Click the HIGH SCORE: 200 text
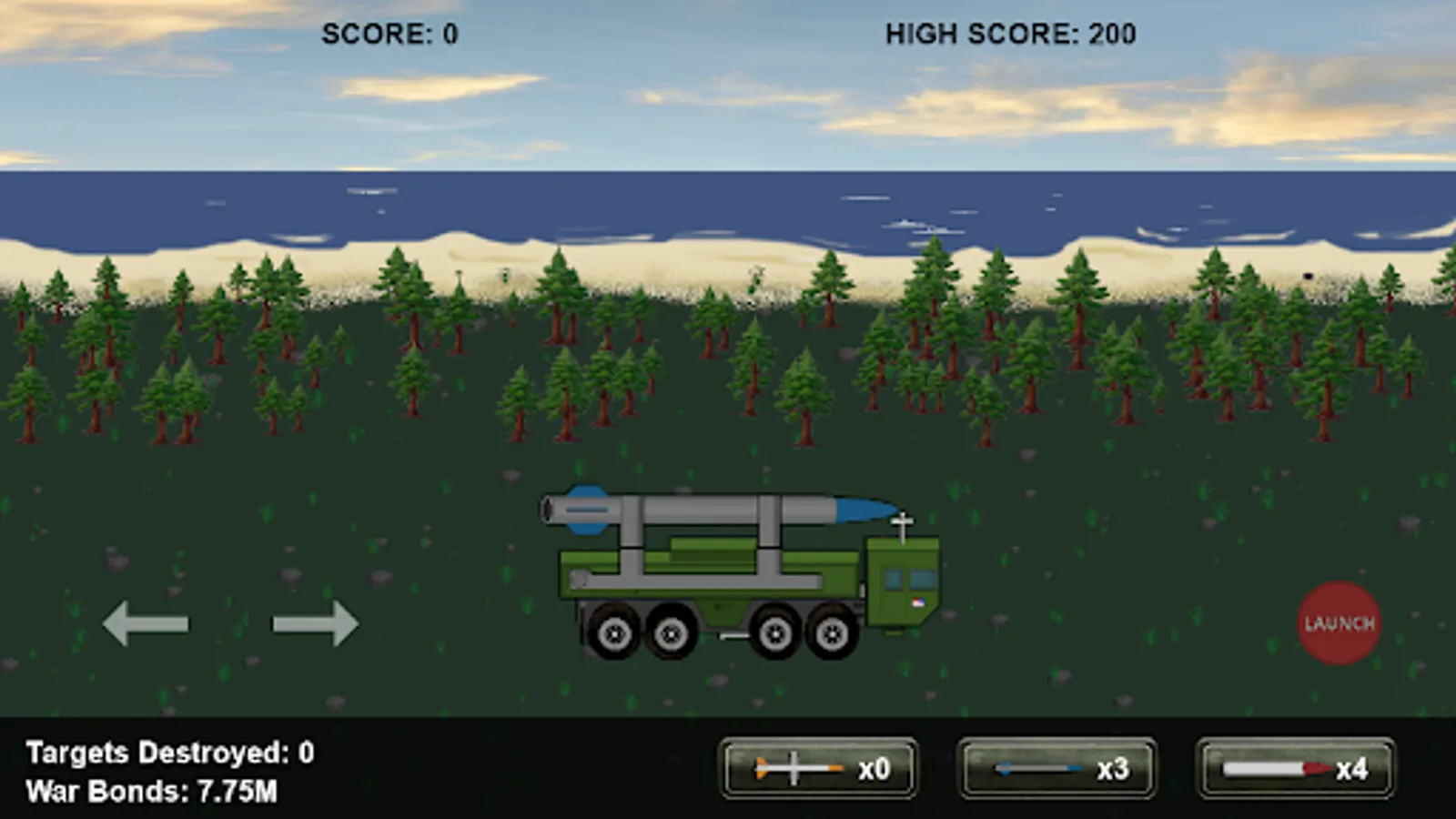This screenshot has width=1456, height=819. (1007, 33)
